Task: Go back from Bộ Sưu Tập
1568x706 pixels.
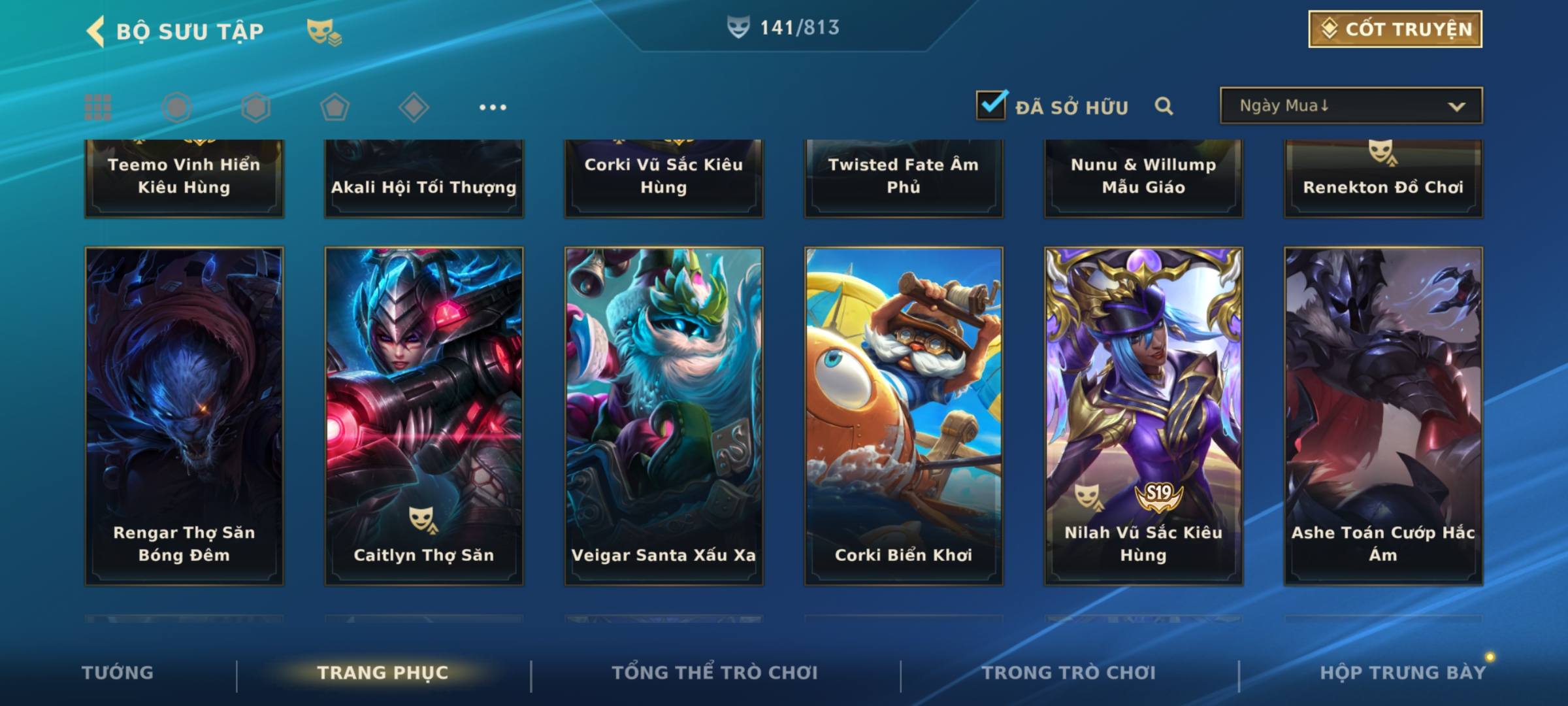Action: (96, 31)
